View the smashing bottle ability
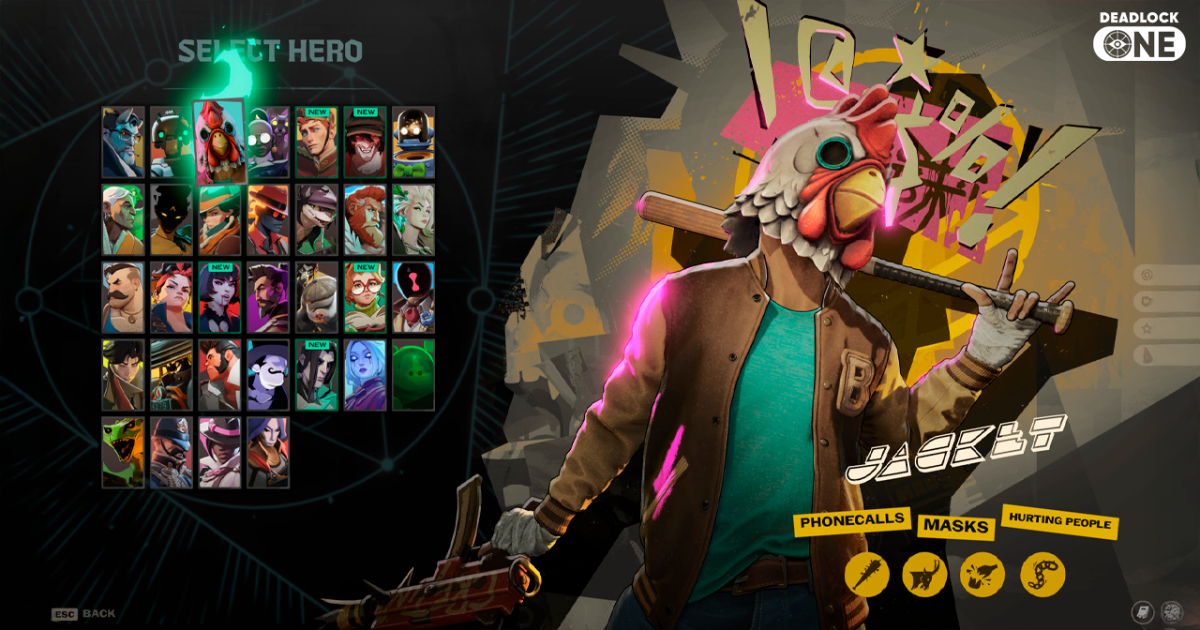1200x630 pixels. click(983, 574)
